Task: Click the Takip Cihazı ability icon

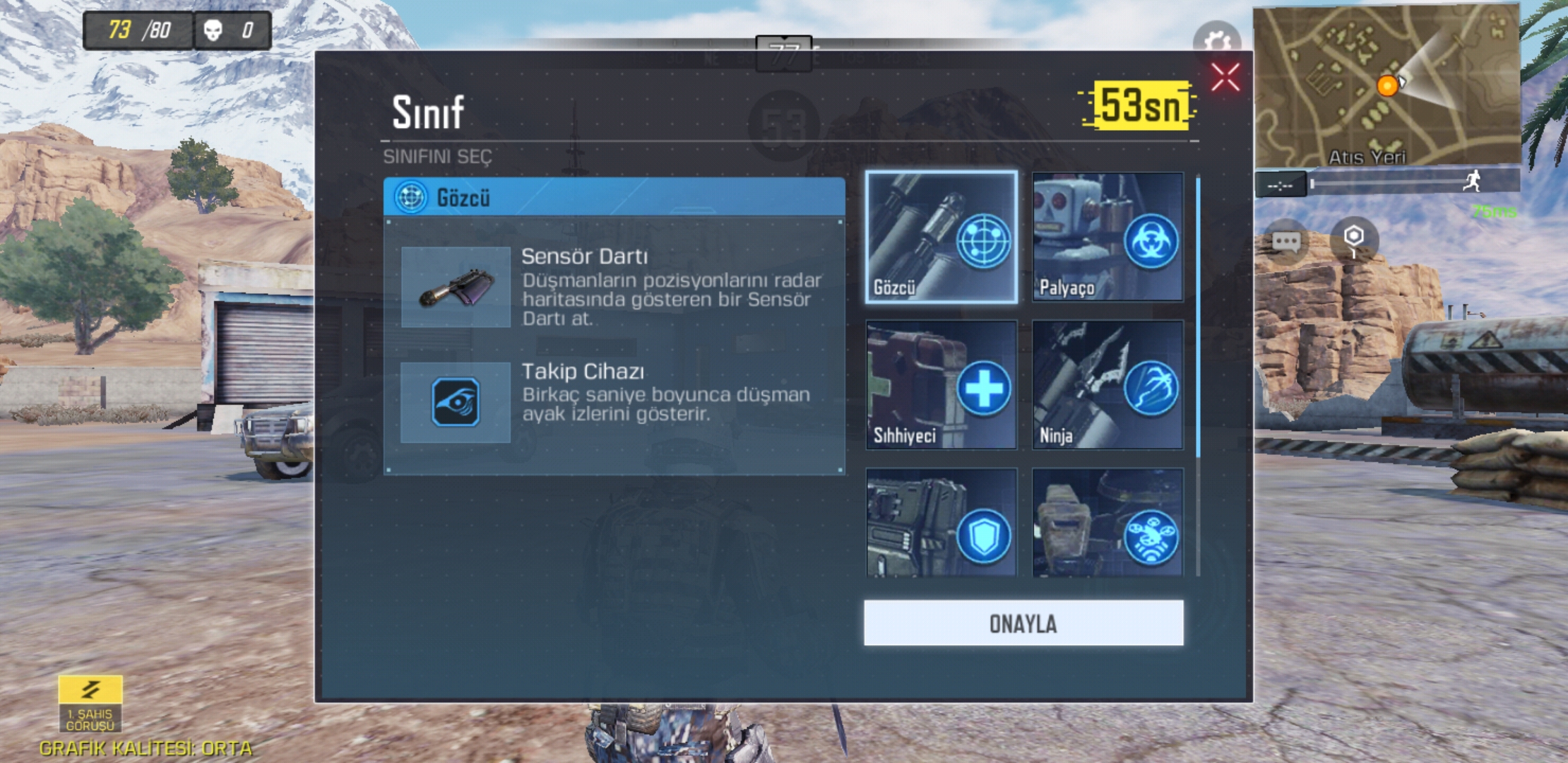Action: 456,403
